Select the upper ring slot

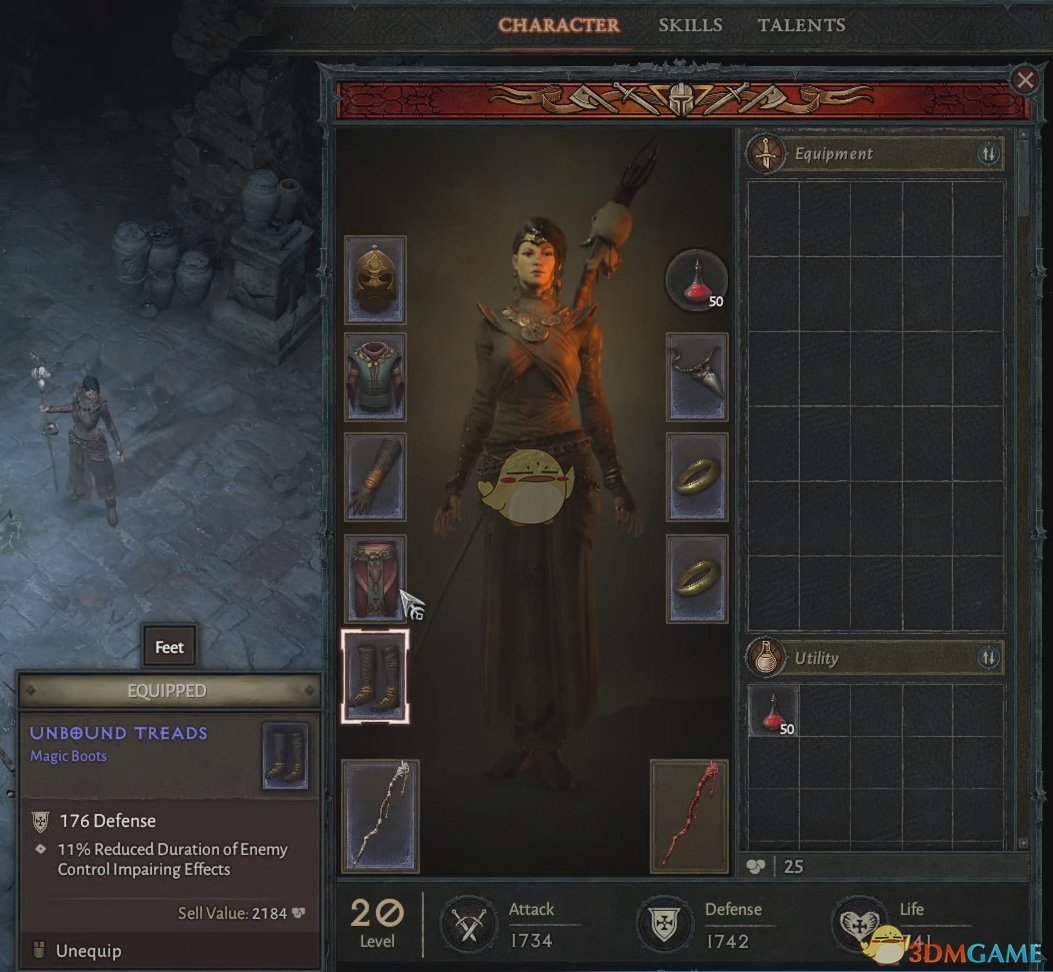tap(697, 476)
